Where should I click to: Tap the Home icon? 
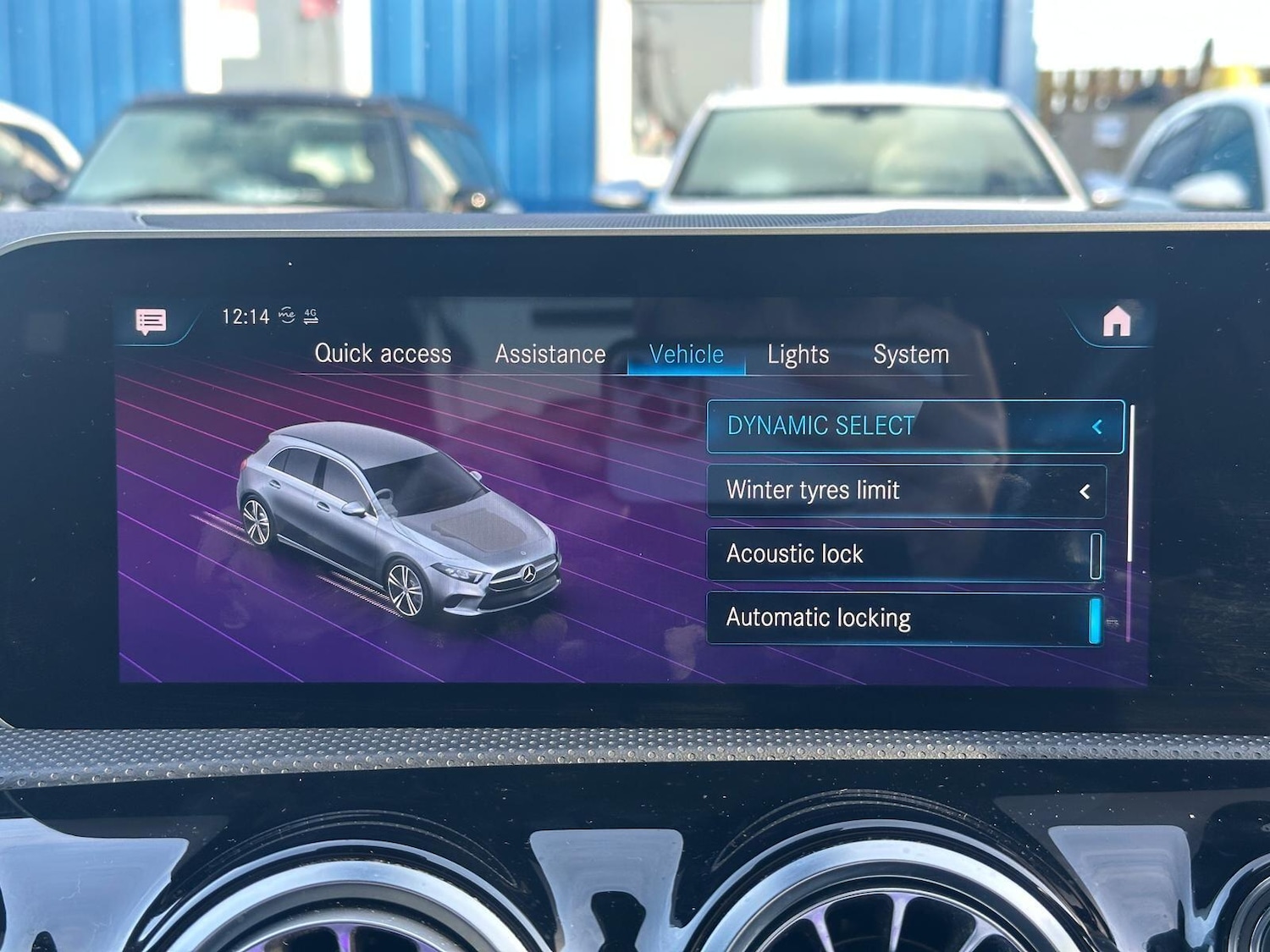1119,319
